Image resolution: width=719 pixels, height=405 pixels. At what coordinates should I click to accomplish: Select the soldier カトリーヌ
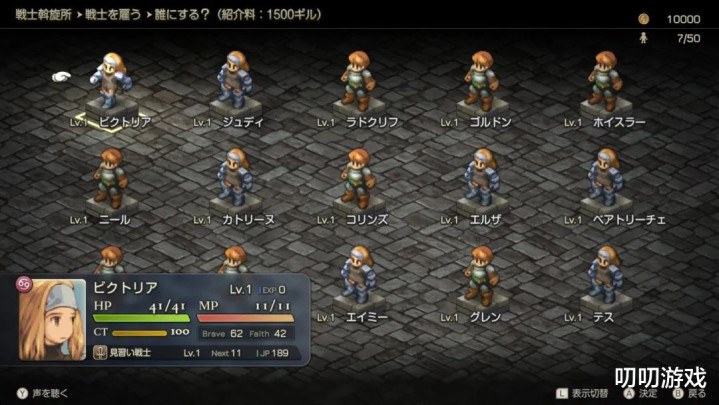pos(234,178)
